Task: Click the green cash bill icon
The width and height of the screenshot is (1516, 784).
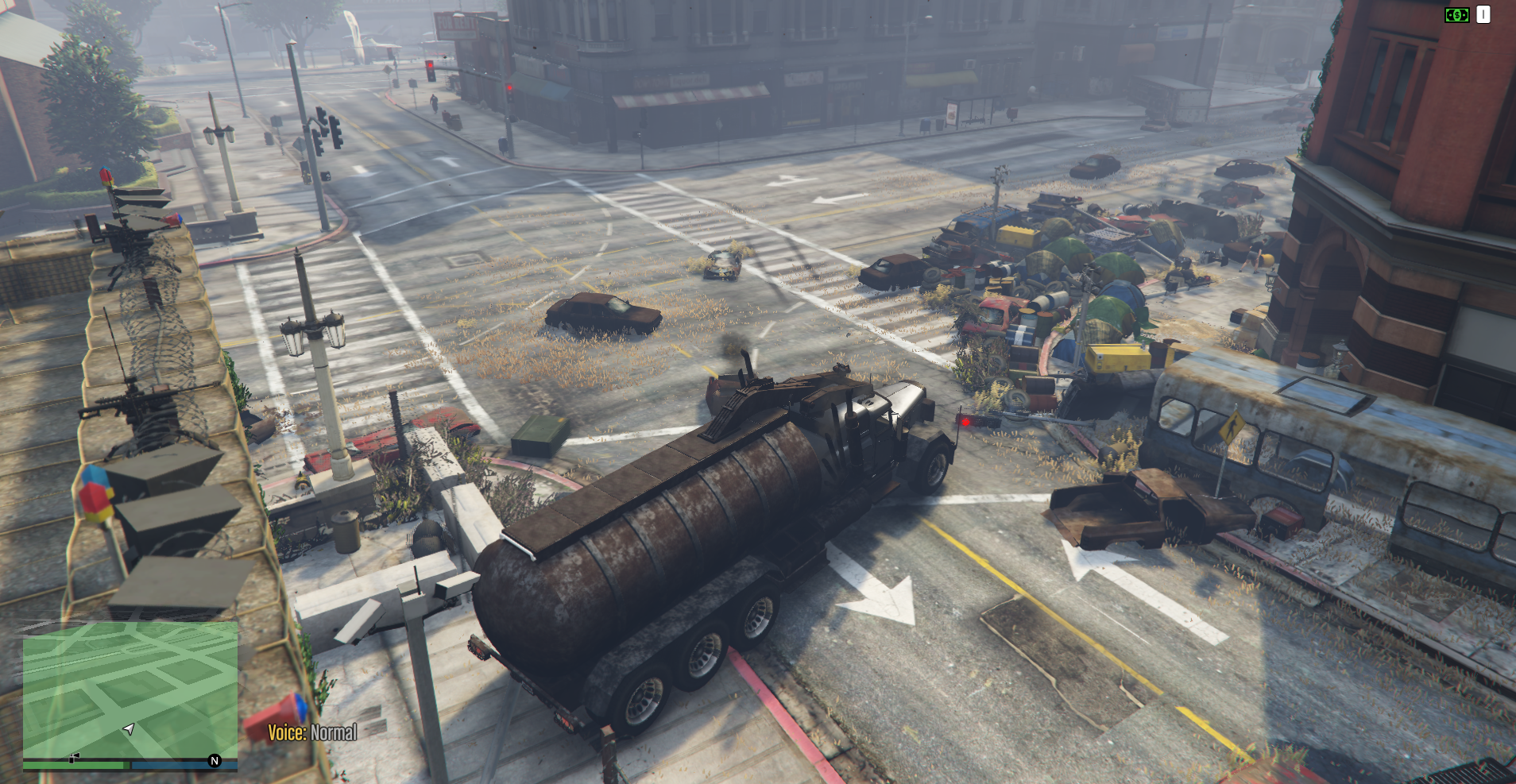Action: (1456, 15)
